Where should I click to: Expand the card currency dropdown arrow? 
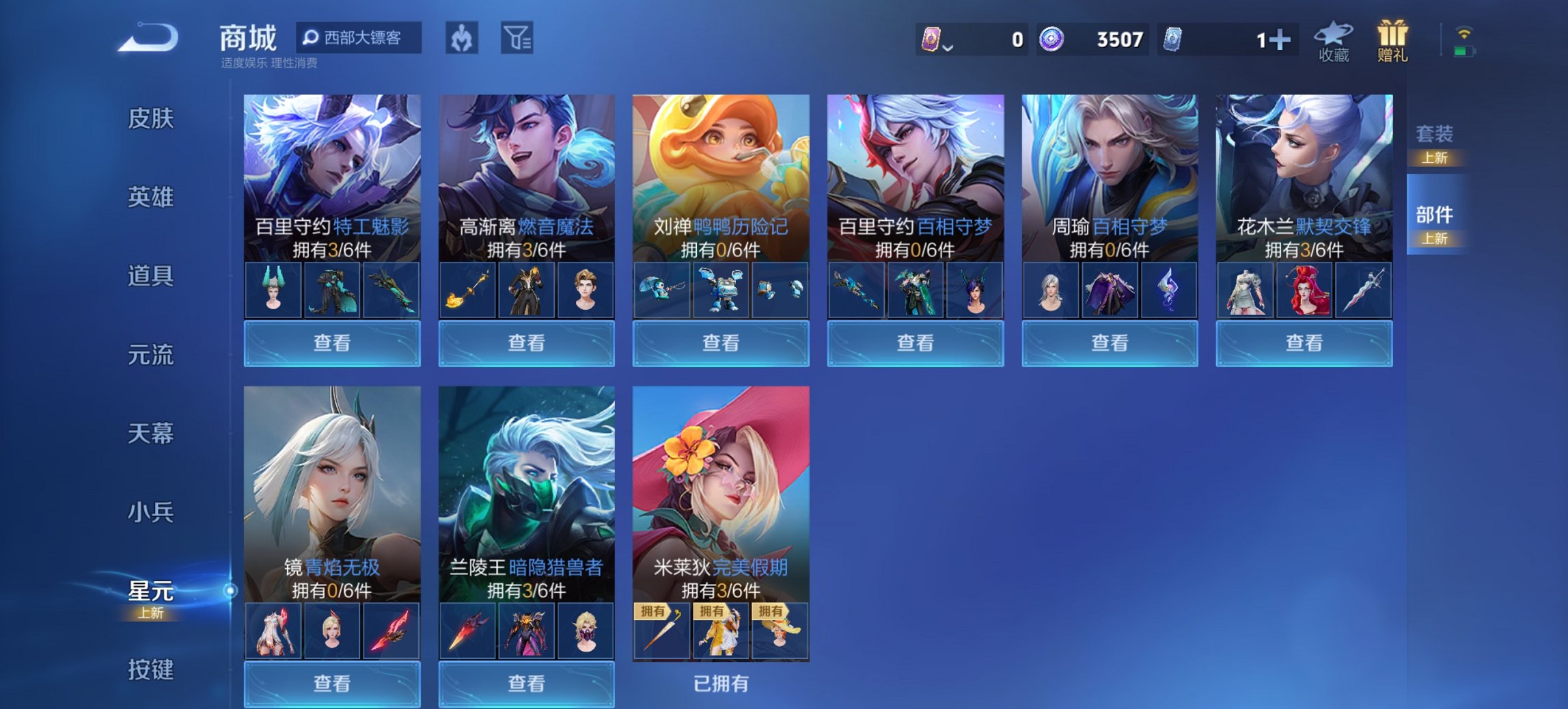(949, 48)
